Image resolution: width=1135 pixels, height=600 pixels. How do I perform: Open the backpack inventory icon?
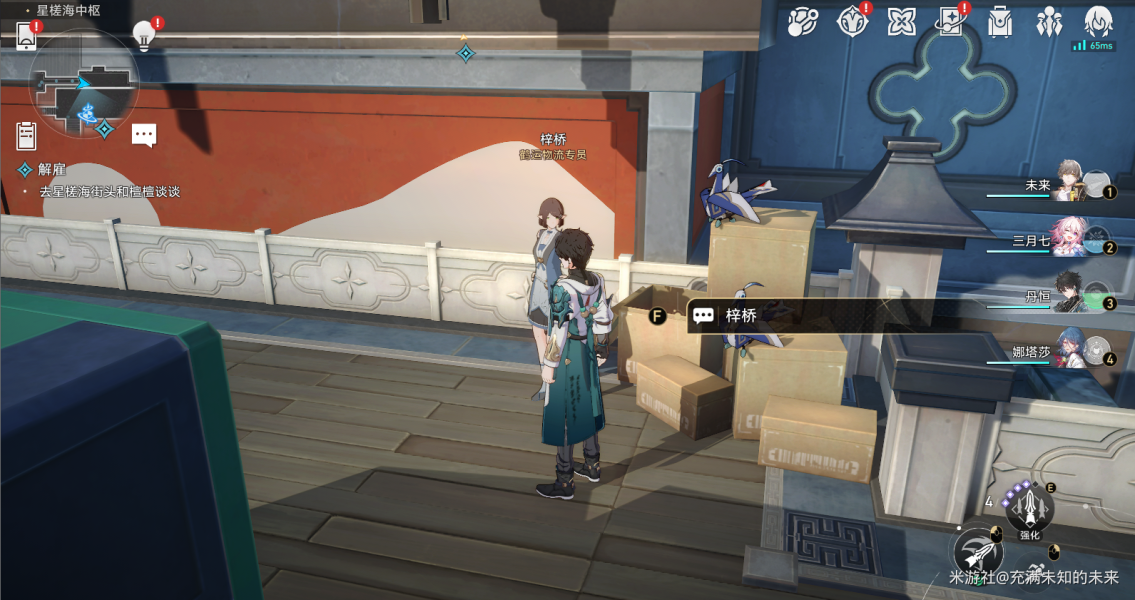click(x=999, y=21)
